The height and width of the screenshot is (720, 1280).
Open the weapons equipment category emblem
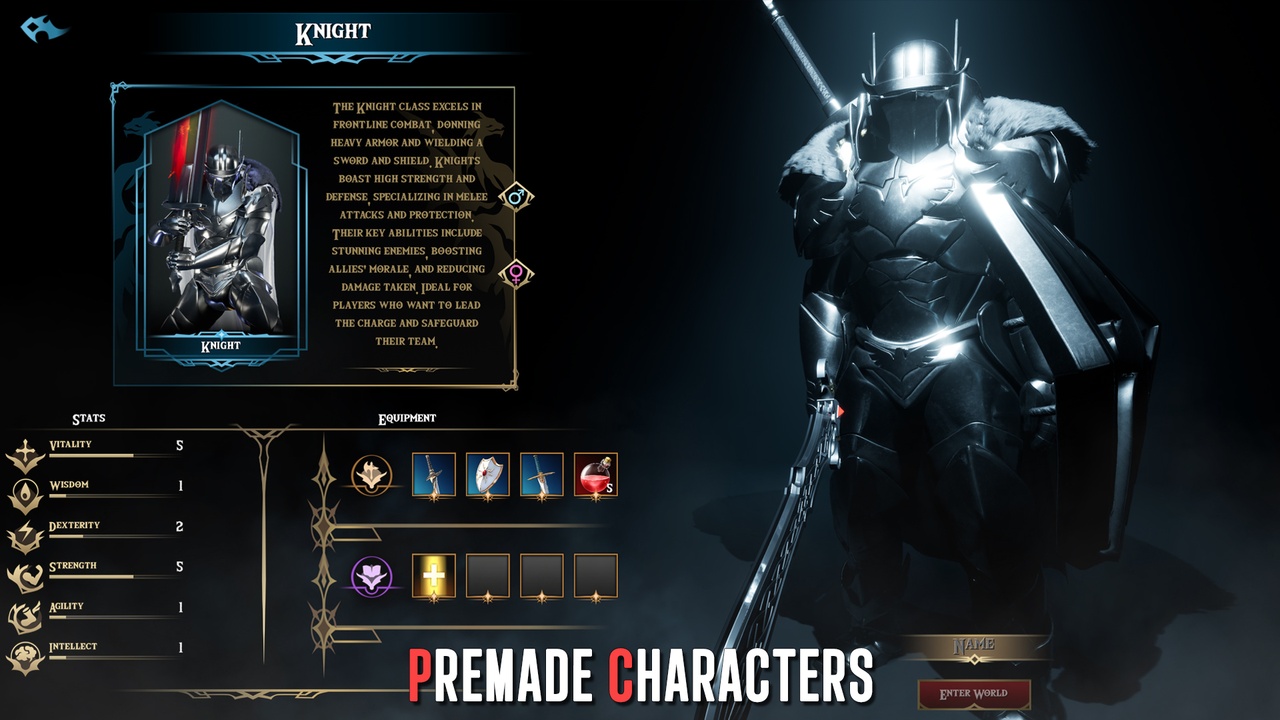pos(371,475)
